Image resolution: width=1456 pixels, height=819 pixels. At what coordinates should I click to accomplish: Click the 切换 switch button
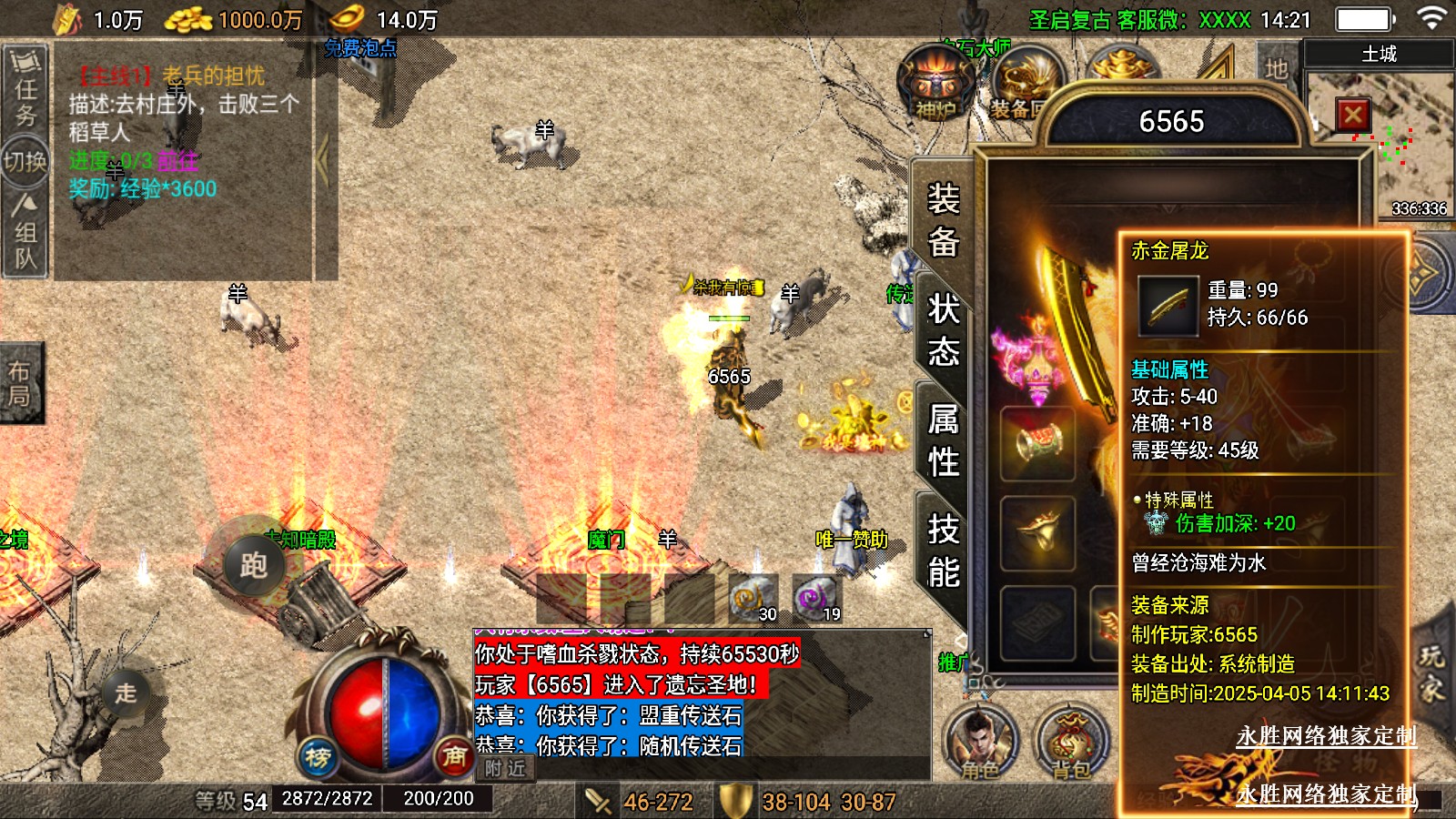(25, 162)
